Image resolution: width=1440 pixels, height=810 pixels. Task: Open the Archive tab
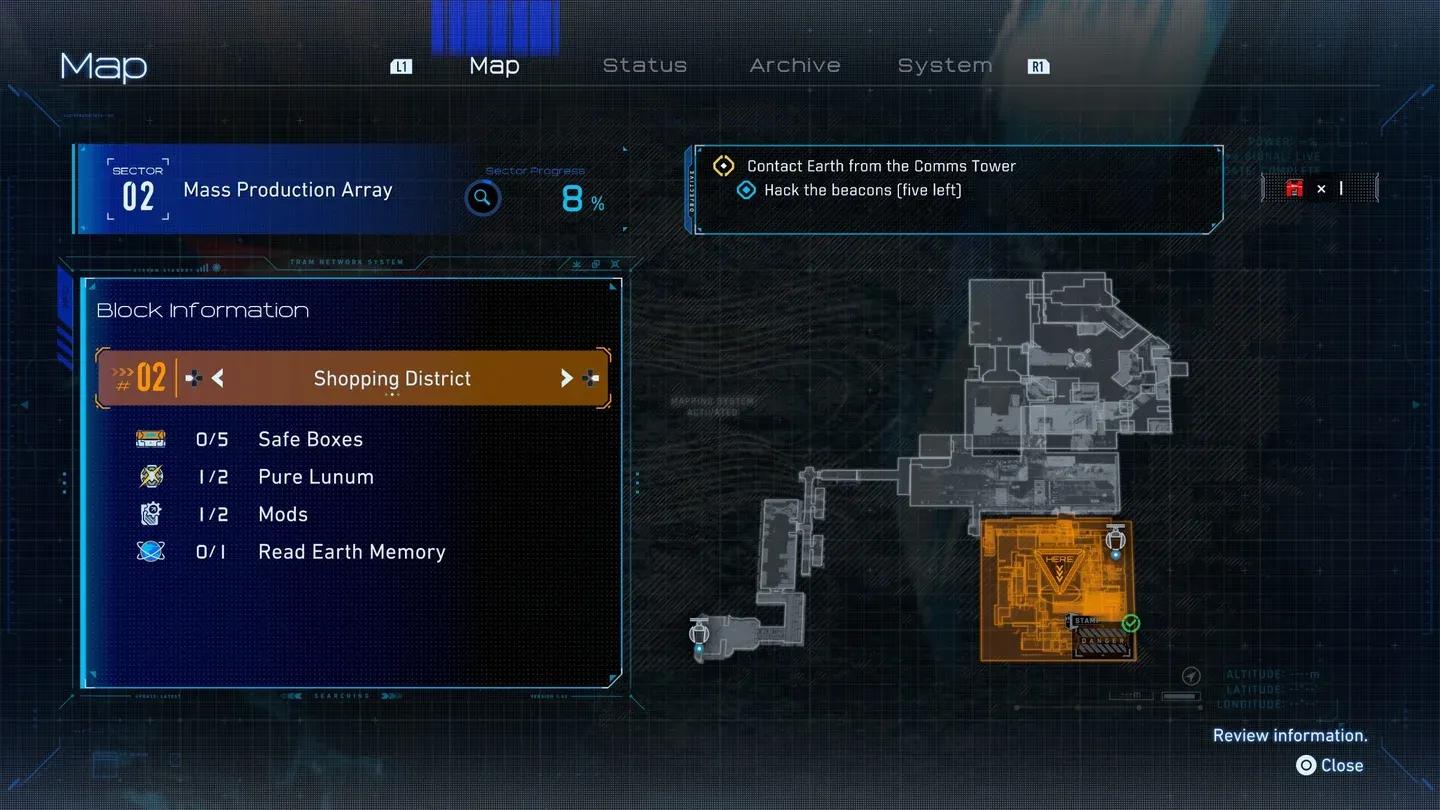(x=795, y=65)
